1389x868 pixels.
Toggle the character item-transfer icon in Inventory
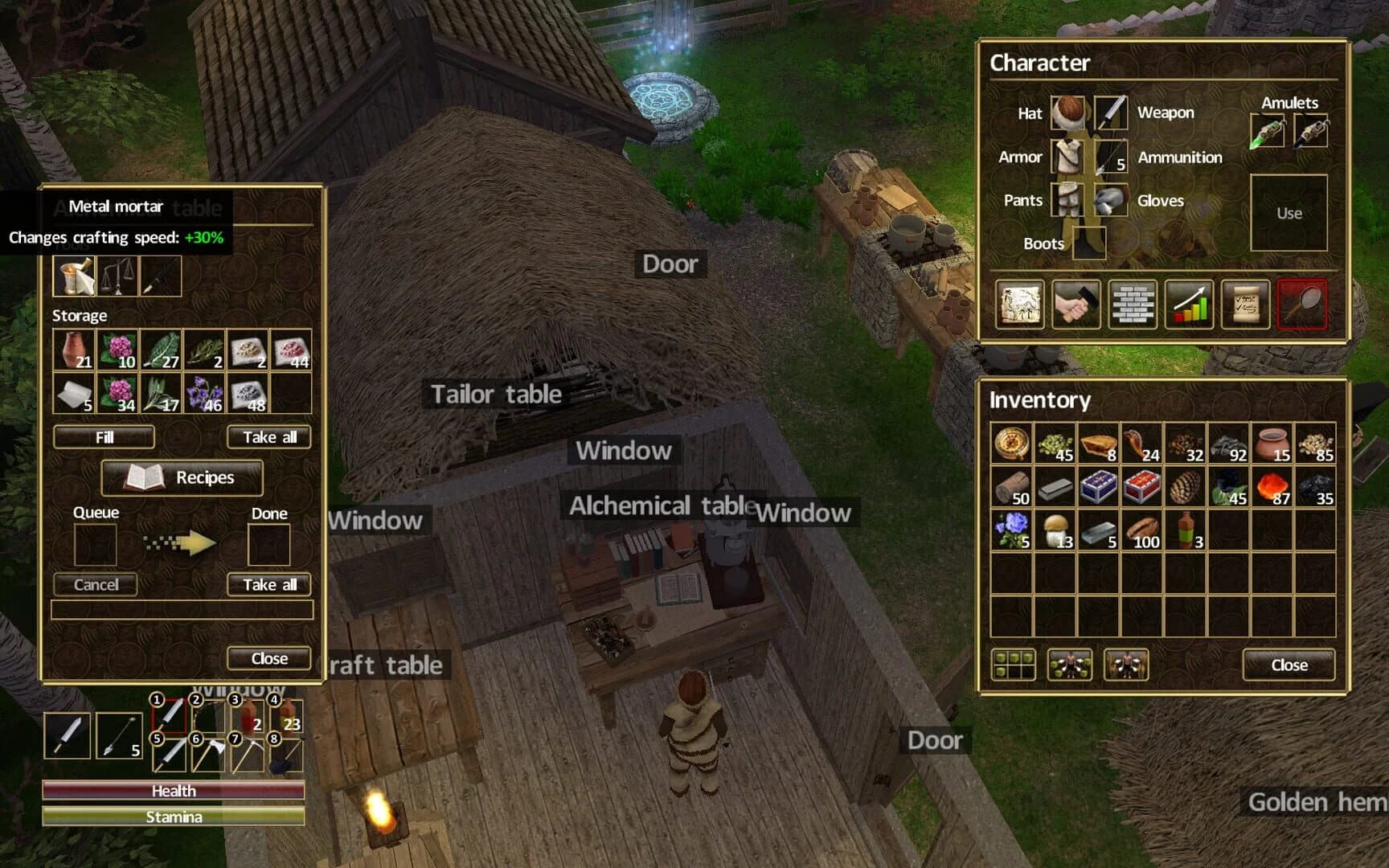pos(1069,666)
